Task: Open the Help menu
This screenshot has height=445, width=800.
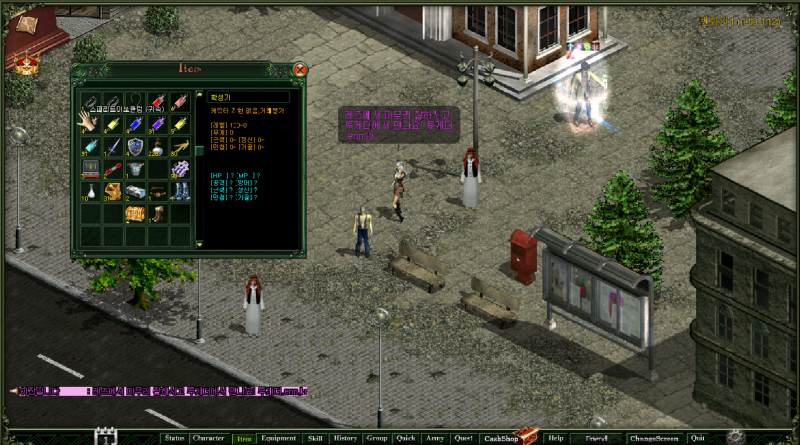Action: point(556,438)
